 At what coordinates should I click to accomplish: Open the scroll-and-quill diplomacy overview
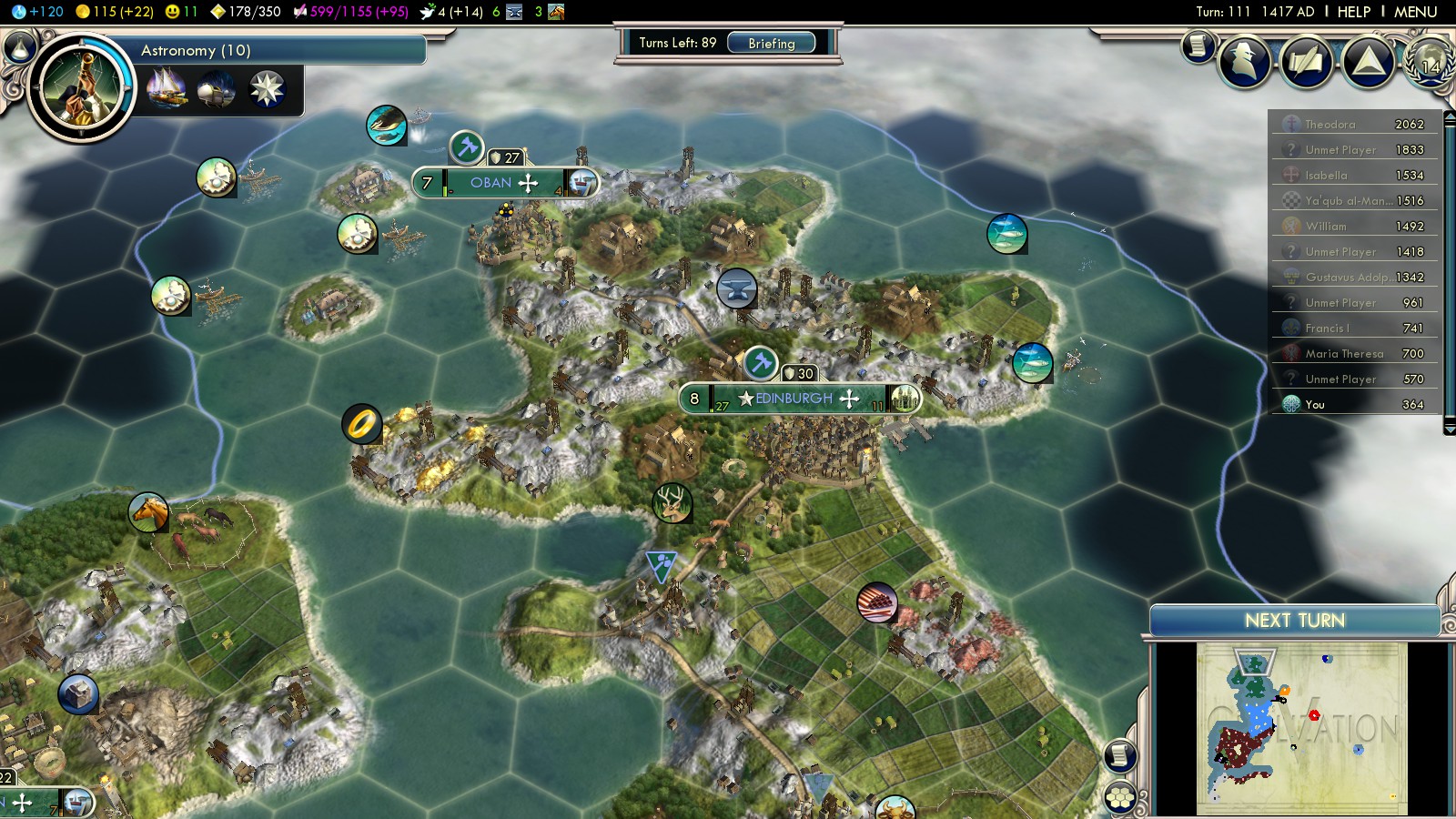tap(1306, 61)
